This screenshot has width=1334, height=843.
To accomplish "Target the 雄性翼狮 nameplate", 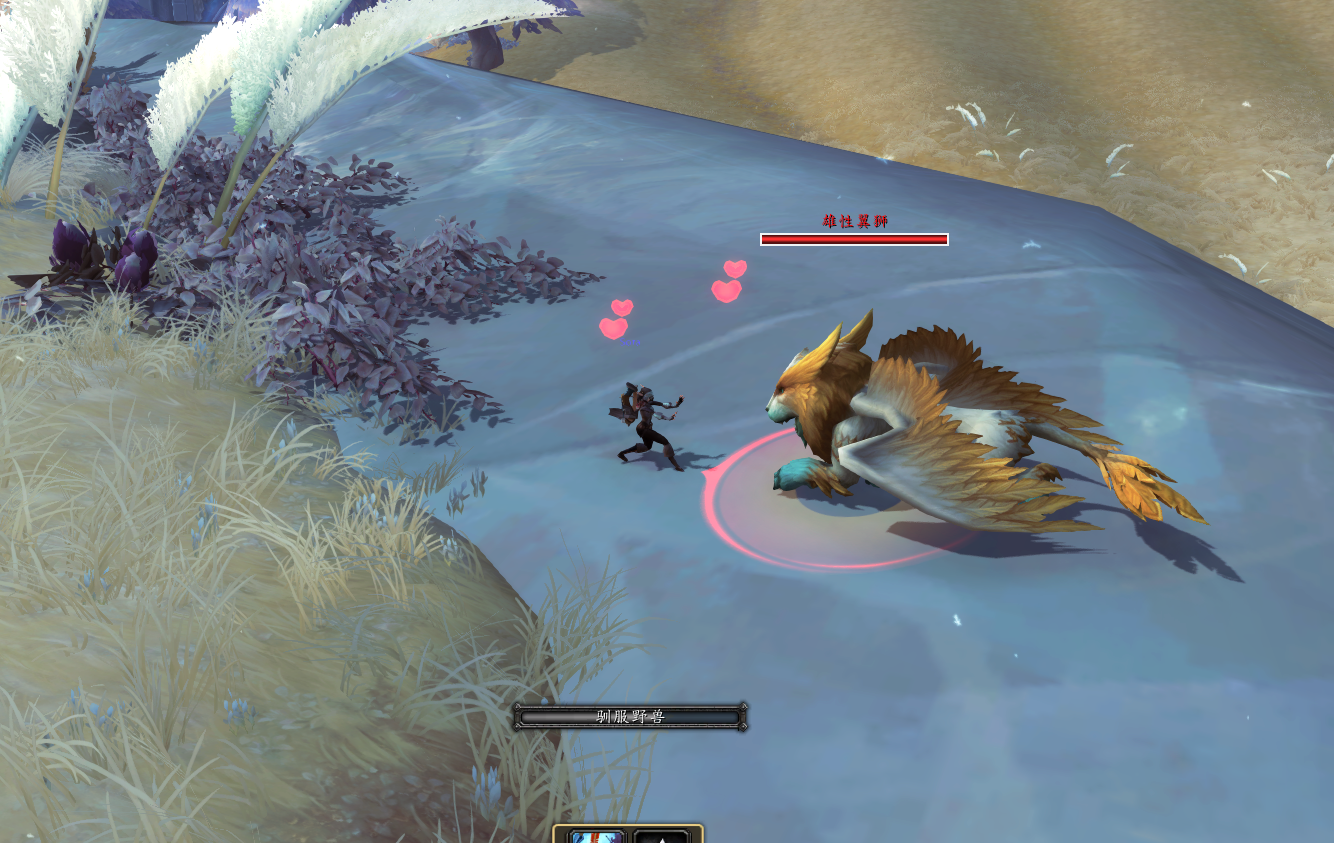I will pos(854,222).
